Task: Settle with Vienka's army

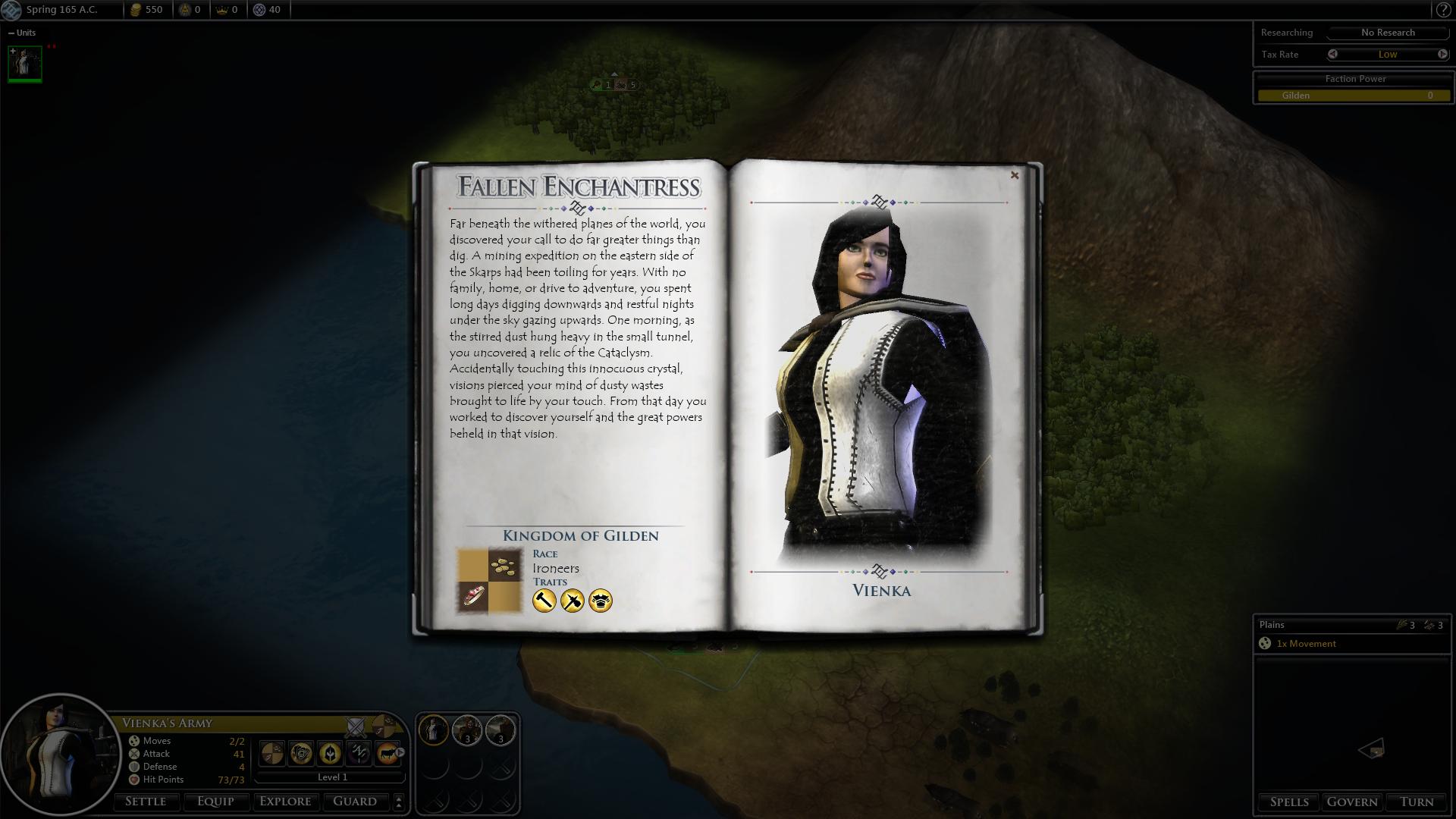Action: tap(146, 802)
